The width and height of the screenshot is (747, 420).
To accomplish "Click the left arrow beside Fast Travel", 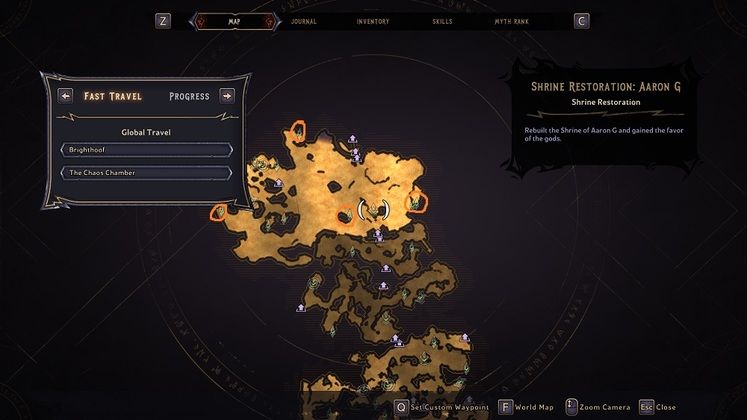I will click(x=66, y=97).
